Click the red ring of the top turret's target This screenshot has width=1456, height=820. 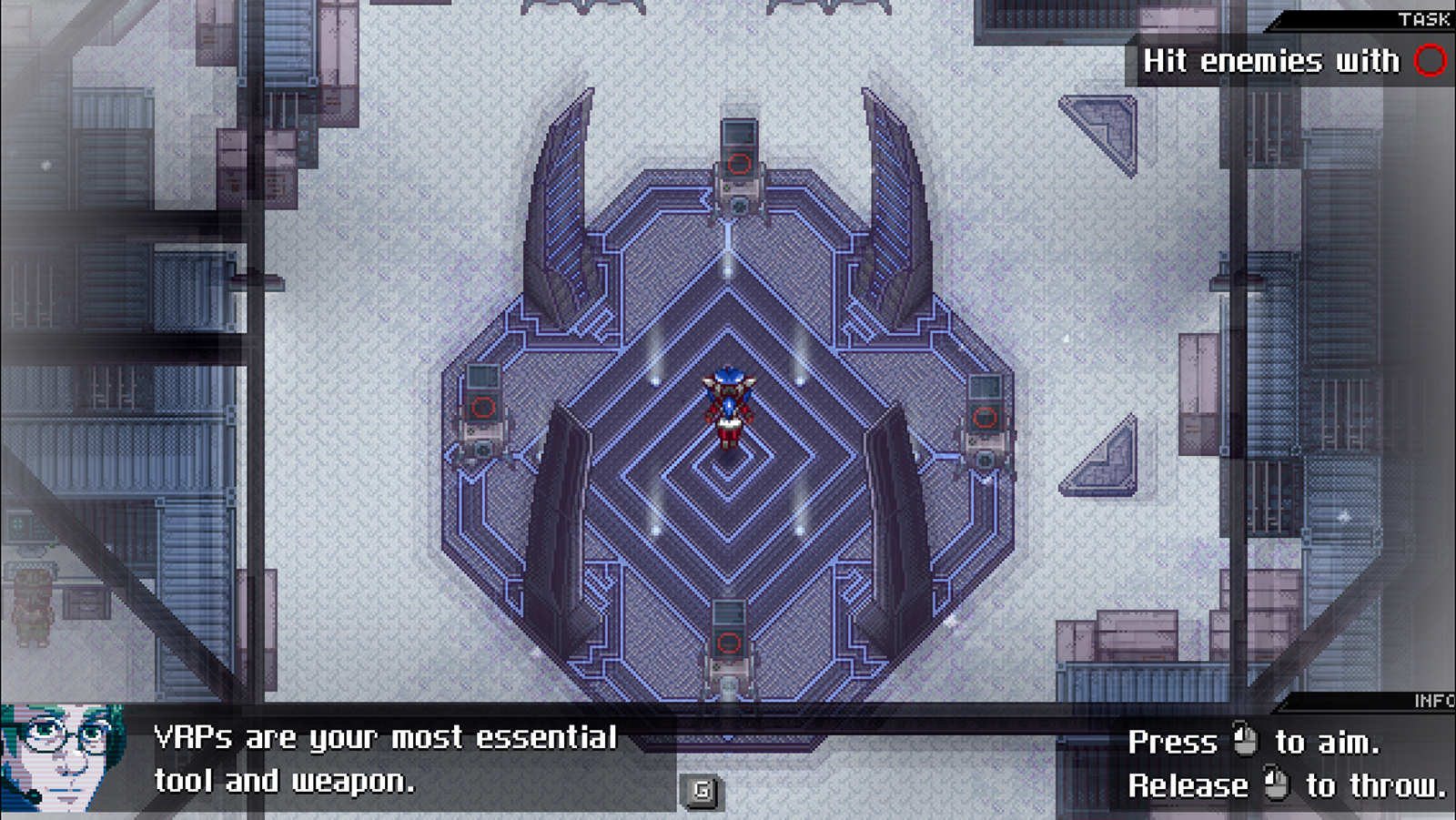pyautogui.click(x=738, y=166)
